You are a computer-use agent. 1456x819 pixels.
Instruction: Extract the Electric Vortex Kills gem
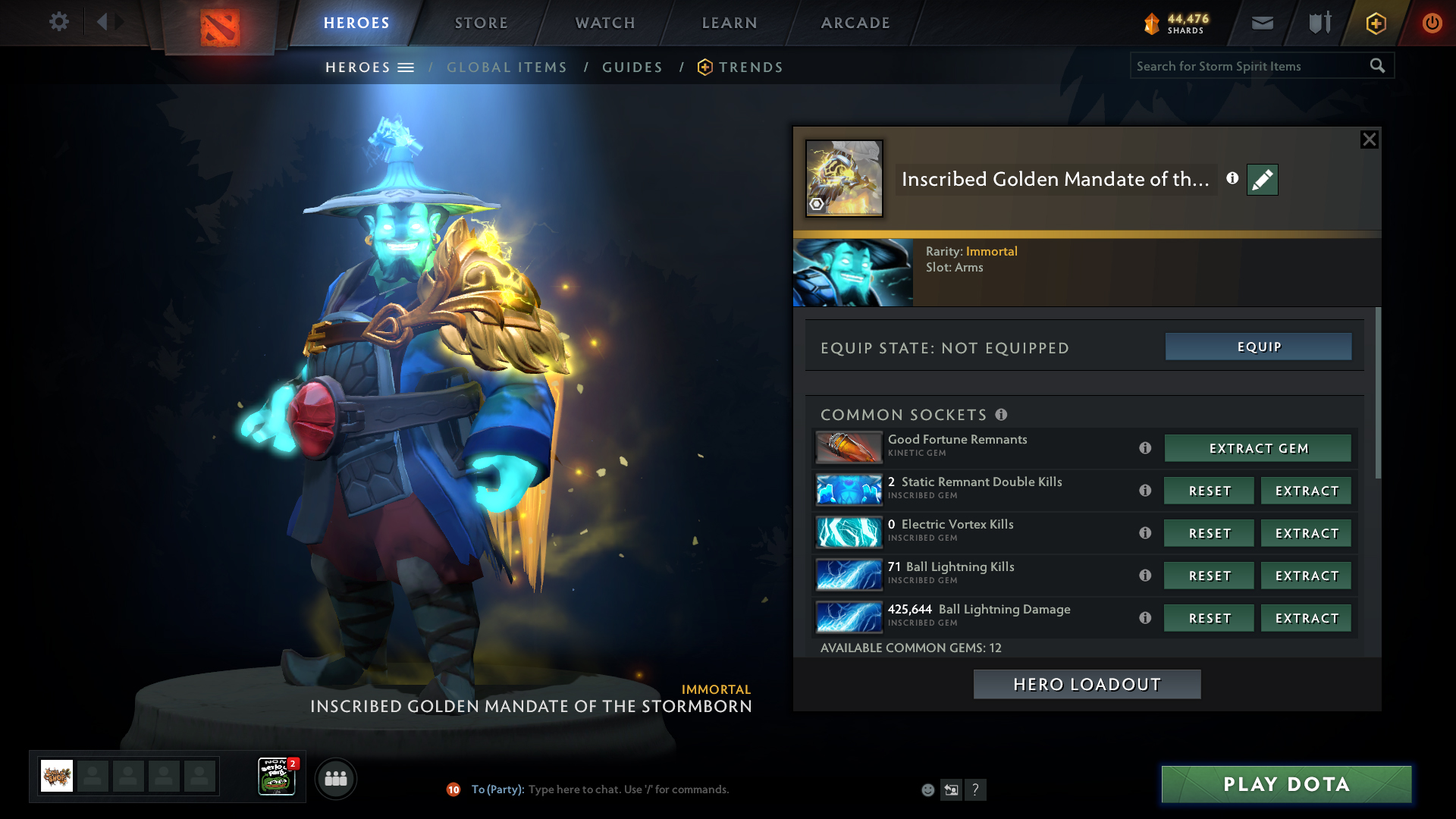[1307, 533]
